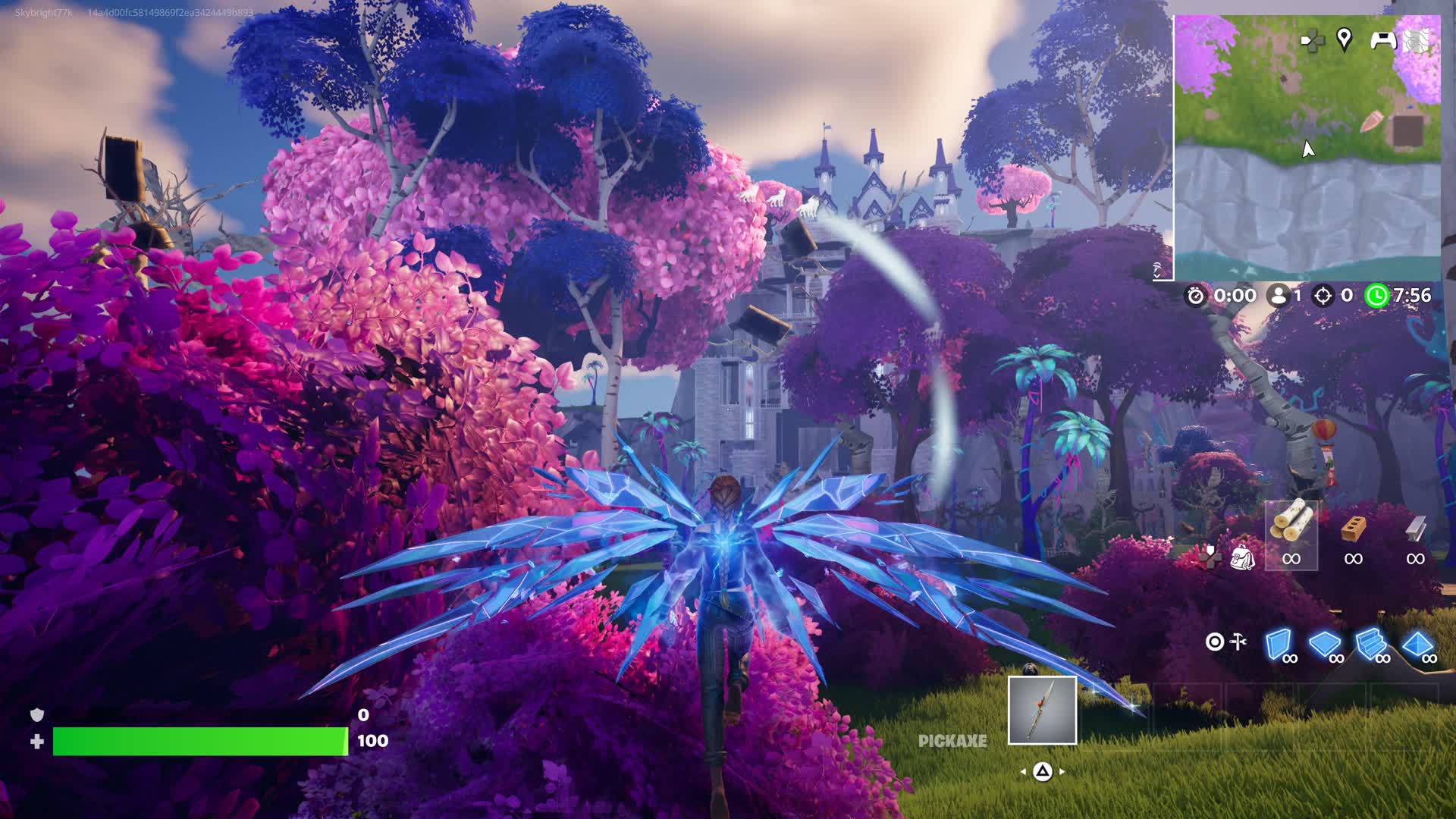Open the minimap

(1307, 147)
